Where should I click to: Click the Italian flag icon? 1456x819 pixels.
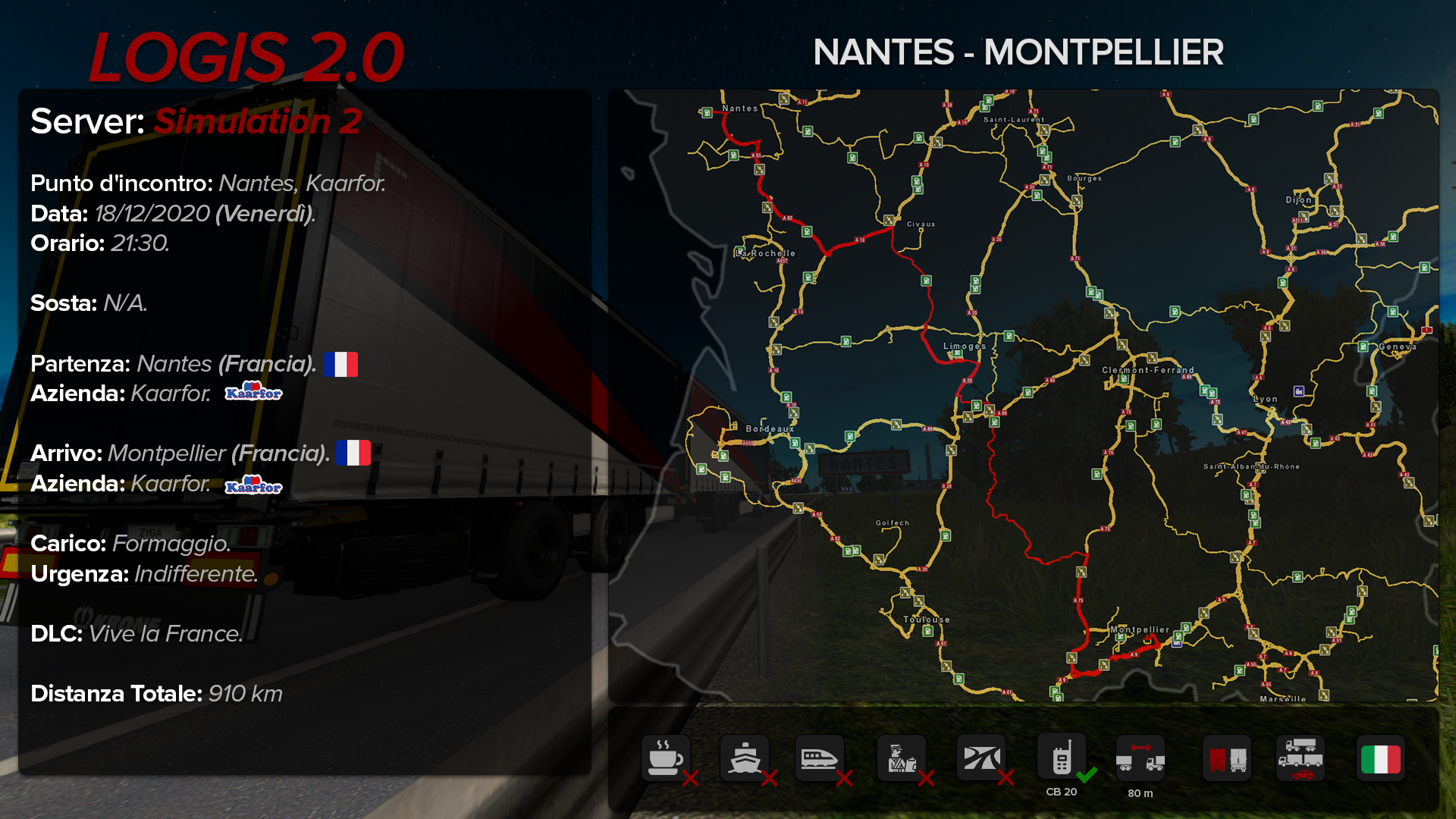tap(1380, 758)
